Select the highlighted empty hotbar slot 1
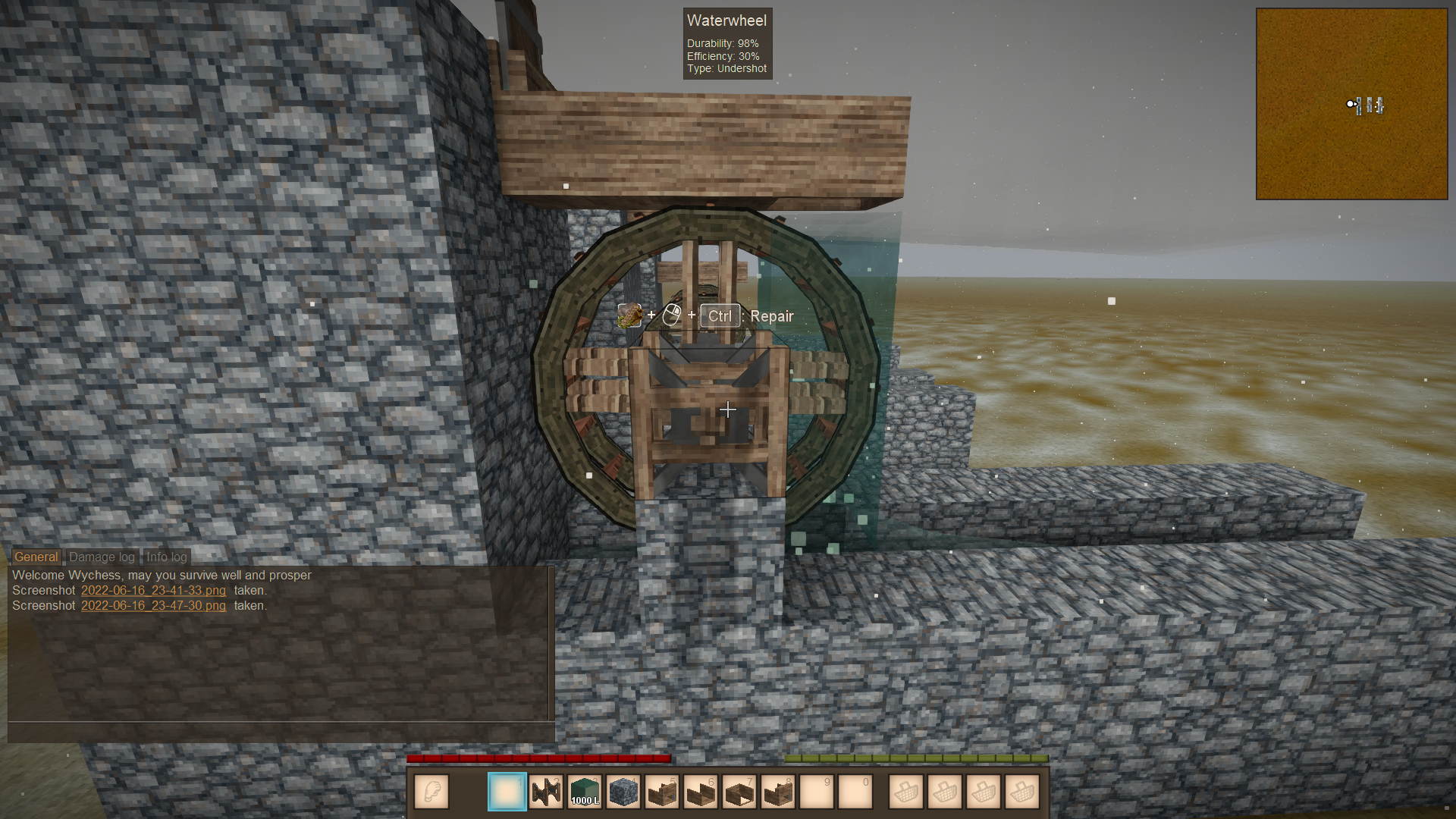Image resolution: width=1456 pixels, height=819 pixels. [x=507, y=792]
